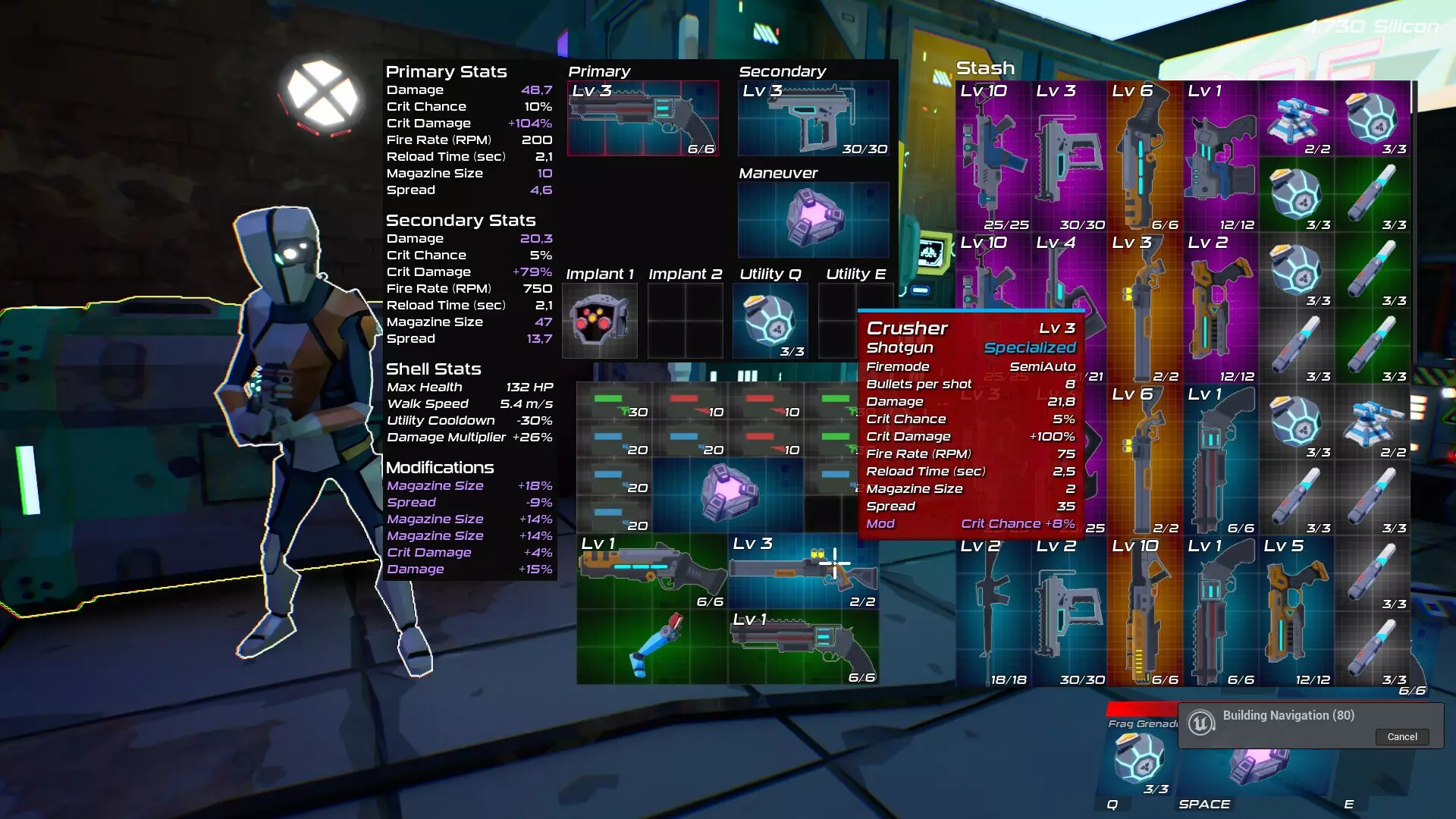1456x819 pixels.
Task: Select the Primary weapon slot revolver
Action: (643, 119)
